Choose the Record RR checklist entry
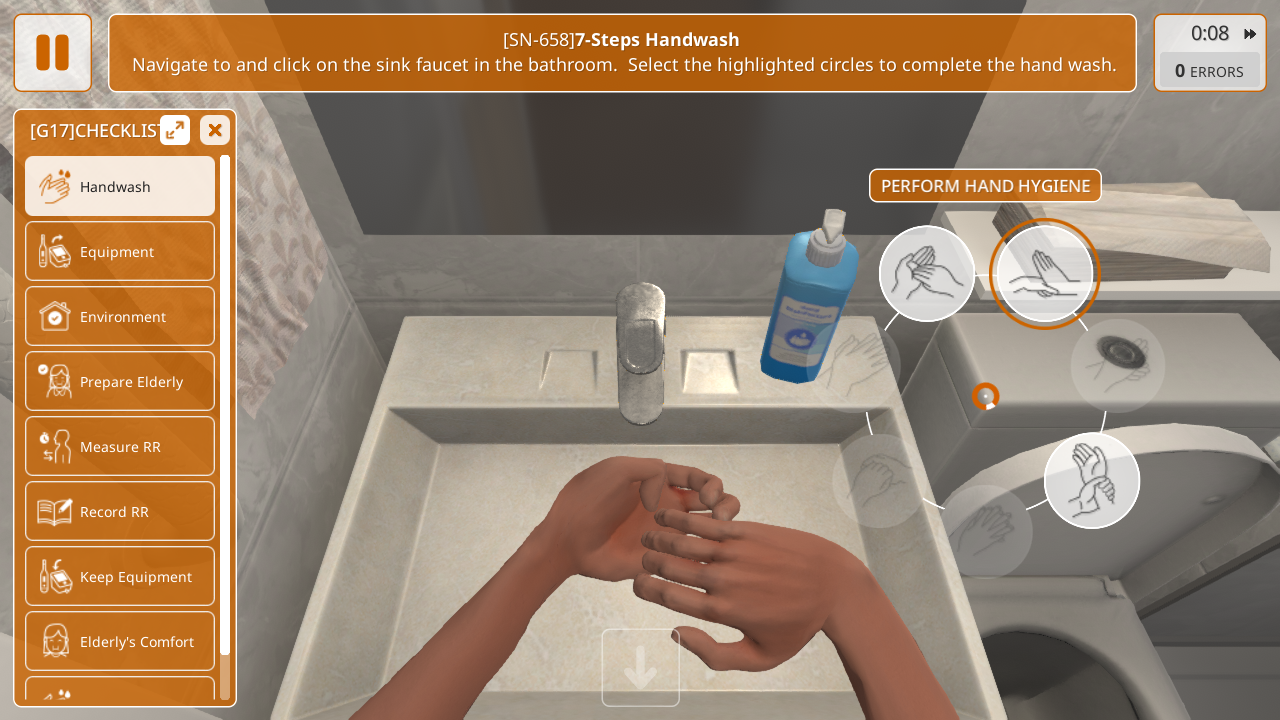Screen dimensions: 1280x720 (120, 511)
